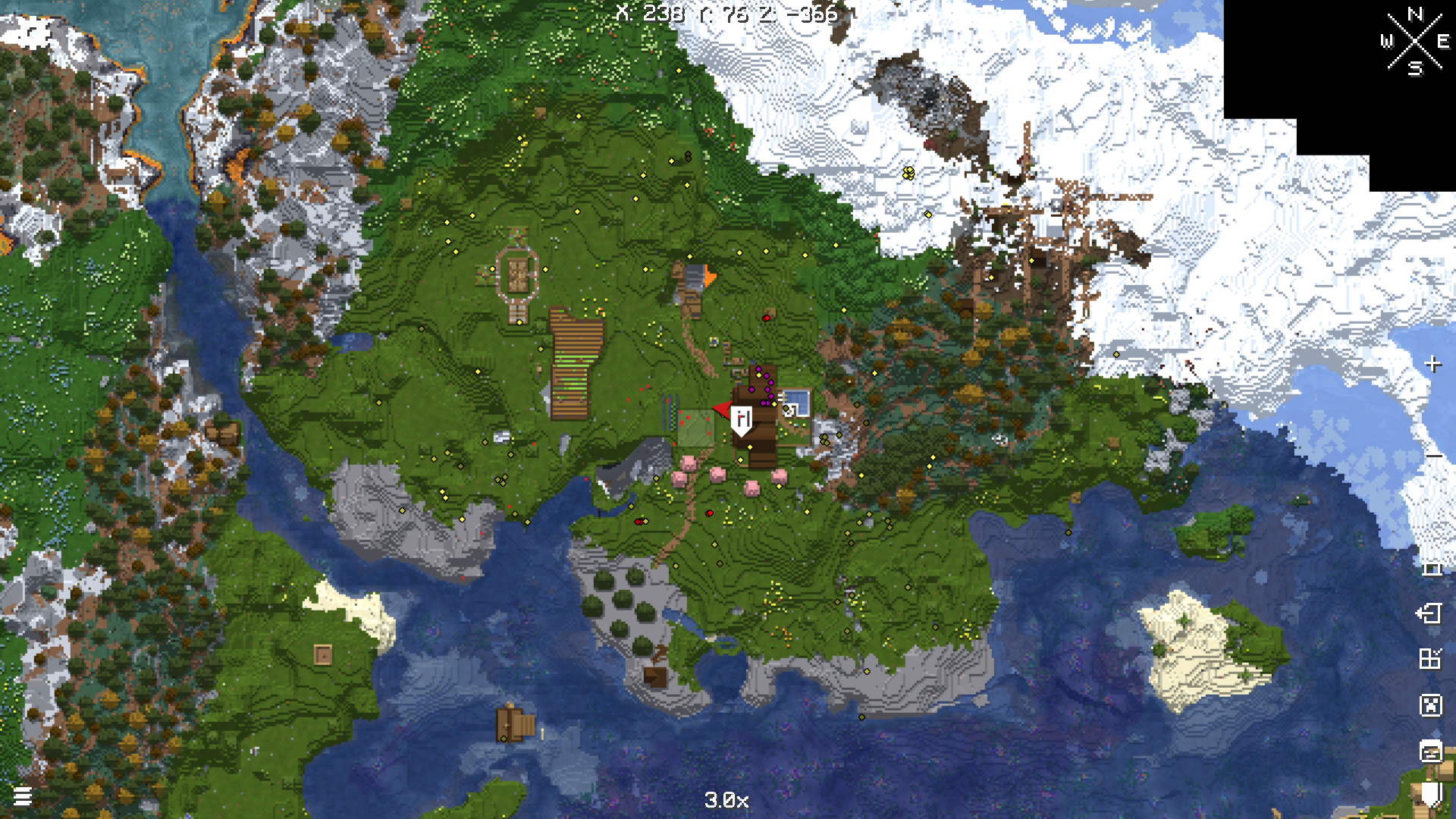Zoom in using the plus icon
This screenshot has height=819, width=1456.
[1432, 363]
